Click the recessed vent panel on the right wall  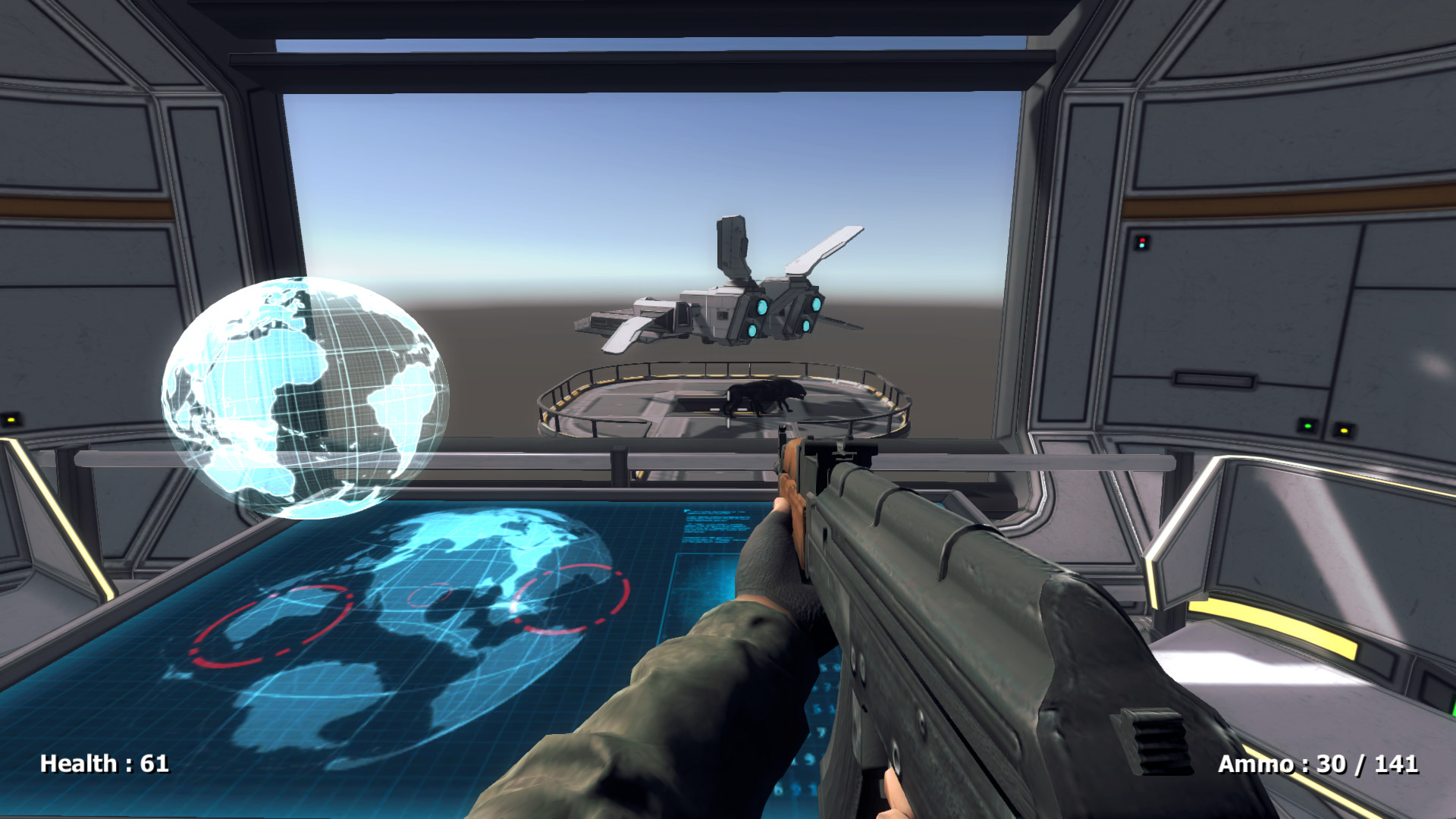(1214, 379)
